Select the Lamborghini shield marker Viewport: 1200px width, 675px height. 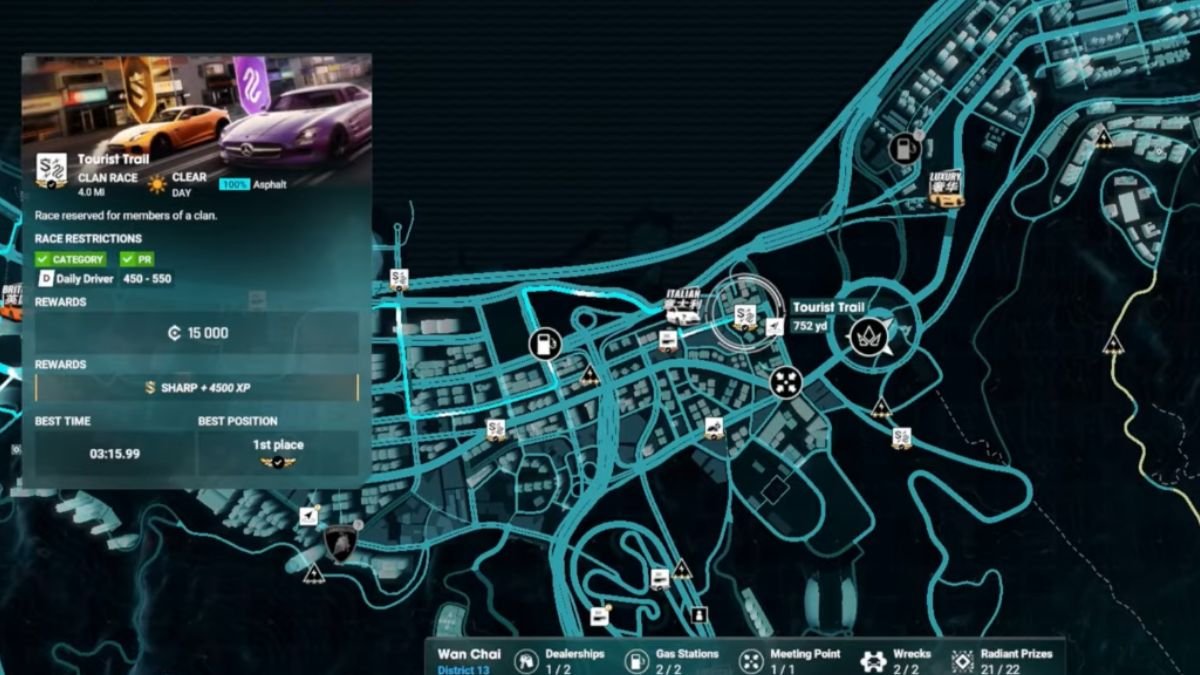click(x=340, y=543)
